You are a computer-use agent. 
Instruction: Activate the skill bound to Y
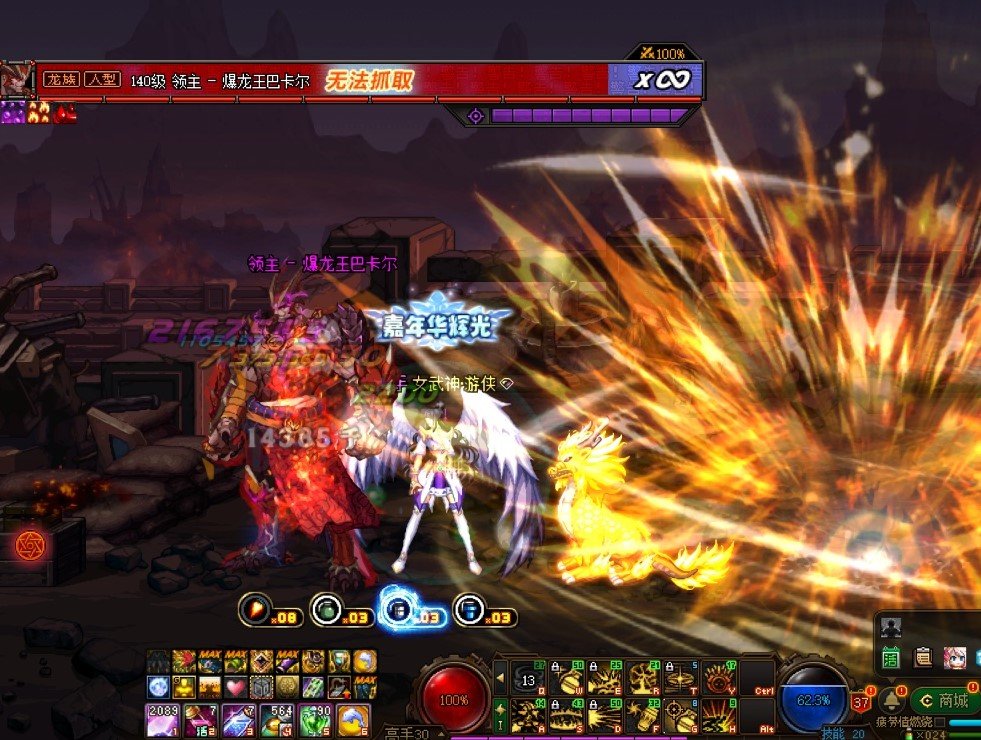(x=719, y=678)
